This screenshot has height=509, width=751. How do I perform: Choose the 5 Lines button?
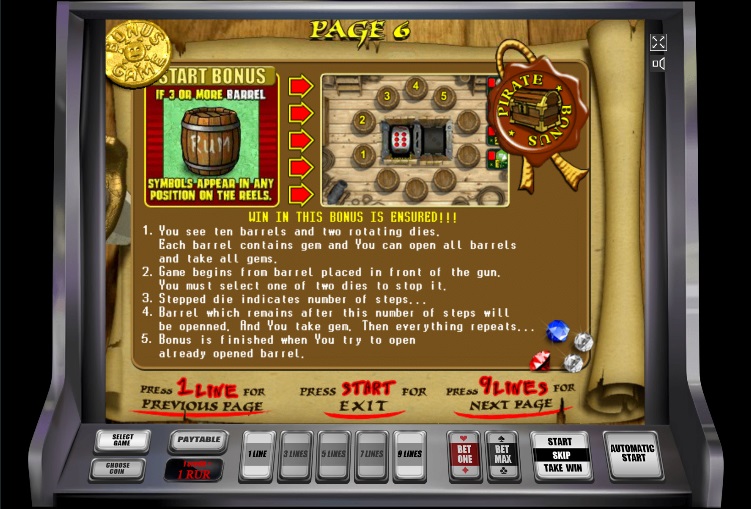coord(334,455)
